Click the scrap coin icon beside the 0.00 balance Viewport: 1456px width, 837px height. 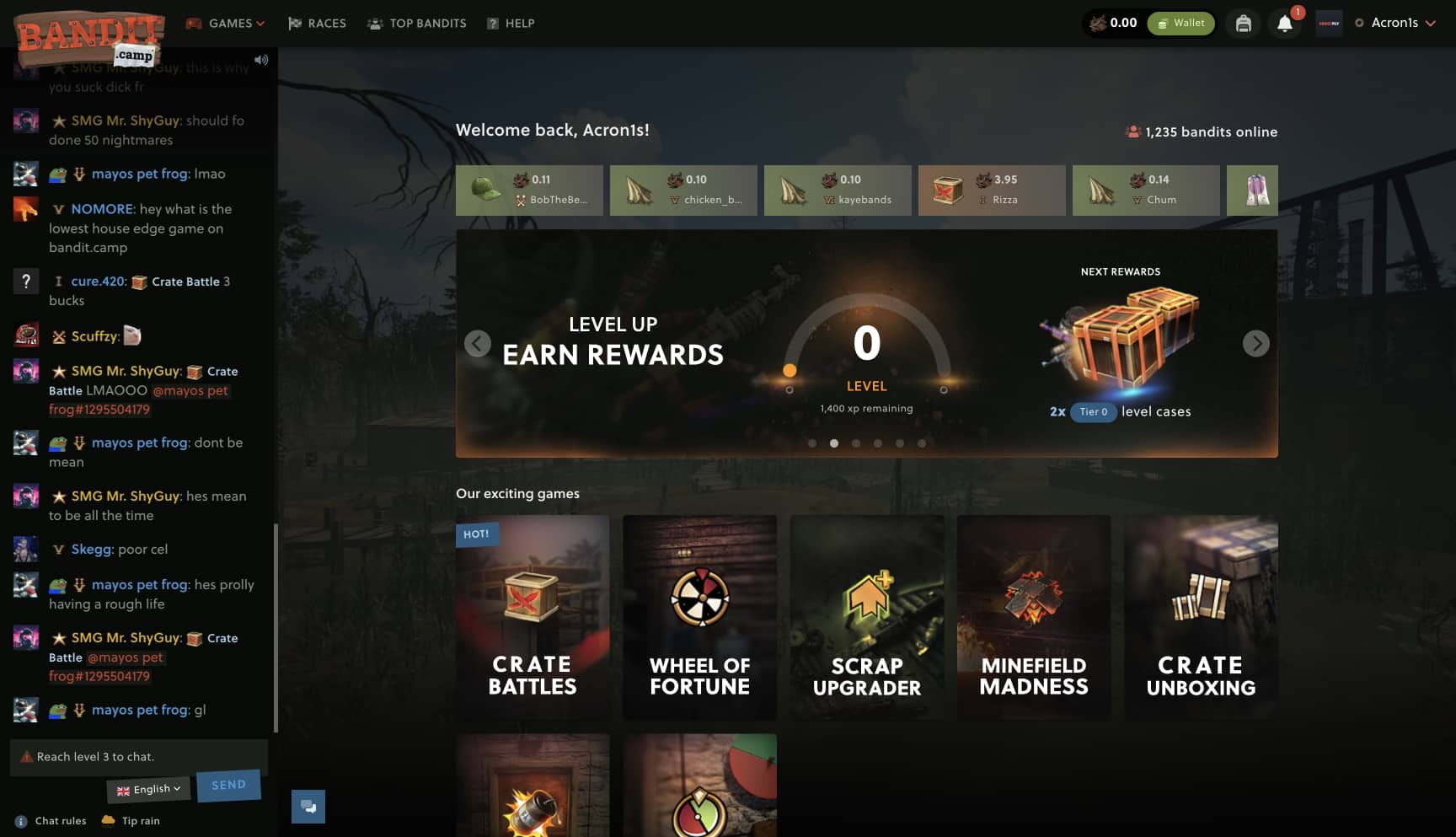1099,24
